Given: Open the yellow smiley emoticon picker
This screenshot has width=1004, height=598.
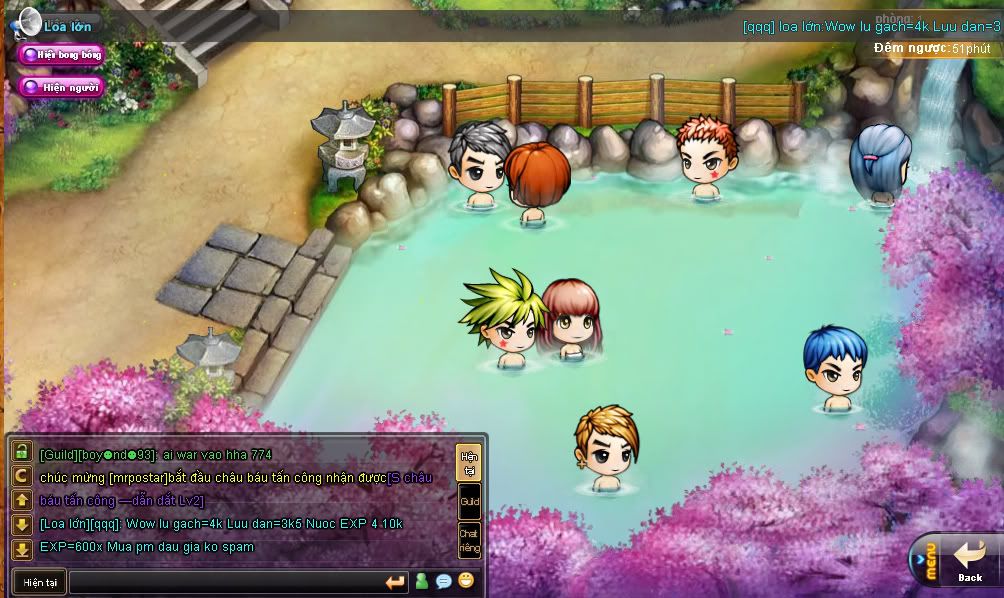Looking at the screenshot, I should [466, 581].
